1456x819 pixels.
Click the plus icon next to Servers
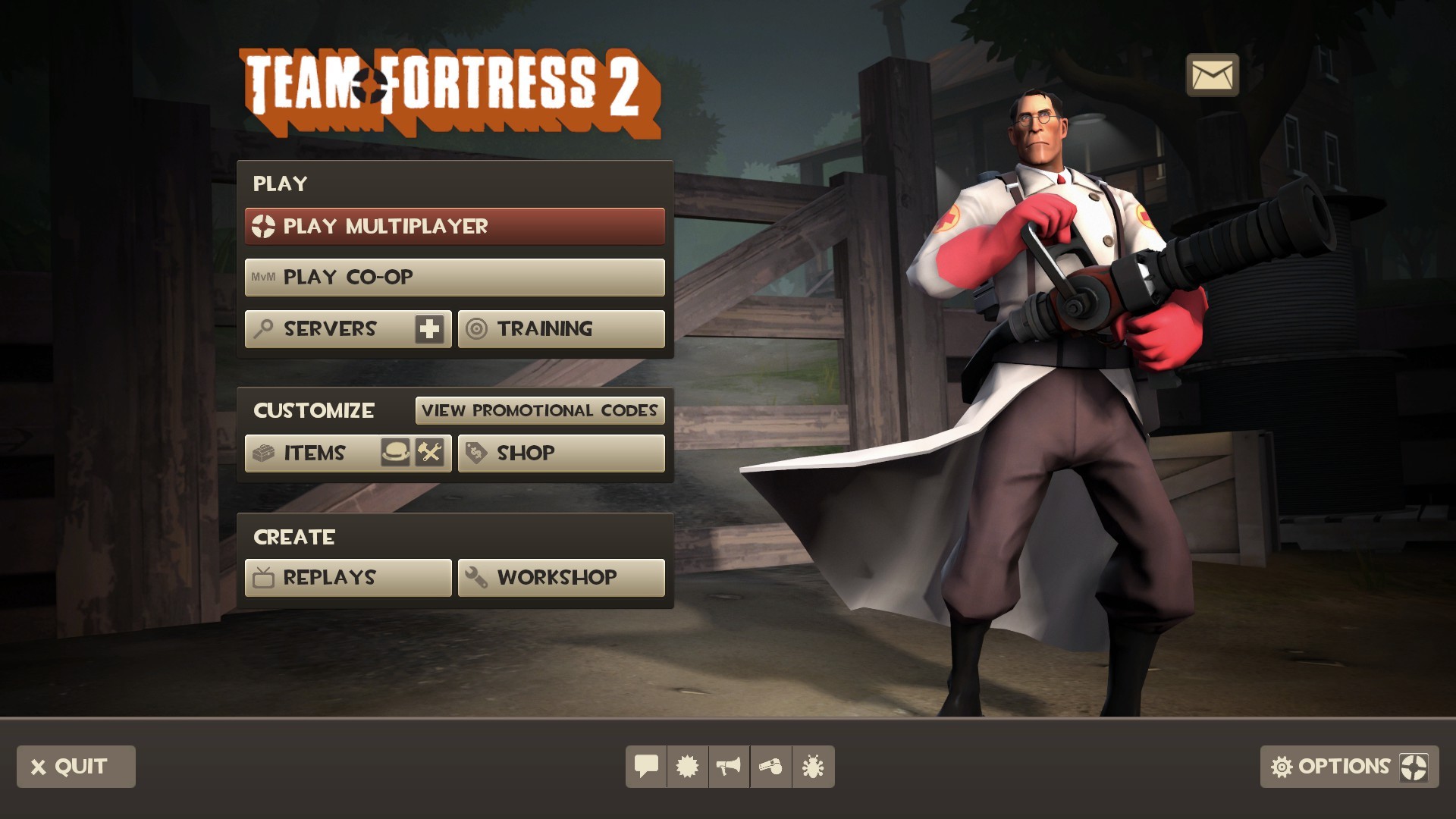click(428, 328)
